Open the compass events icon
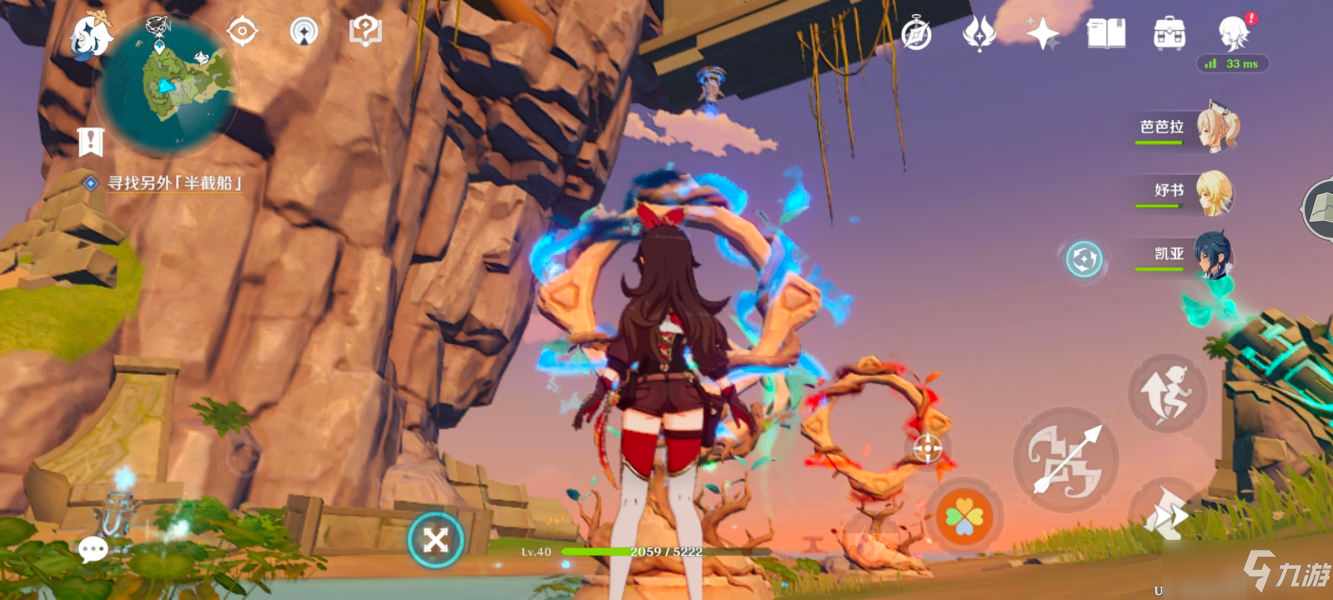This screenshot has height=600, width=1333. point(916,34)
